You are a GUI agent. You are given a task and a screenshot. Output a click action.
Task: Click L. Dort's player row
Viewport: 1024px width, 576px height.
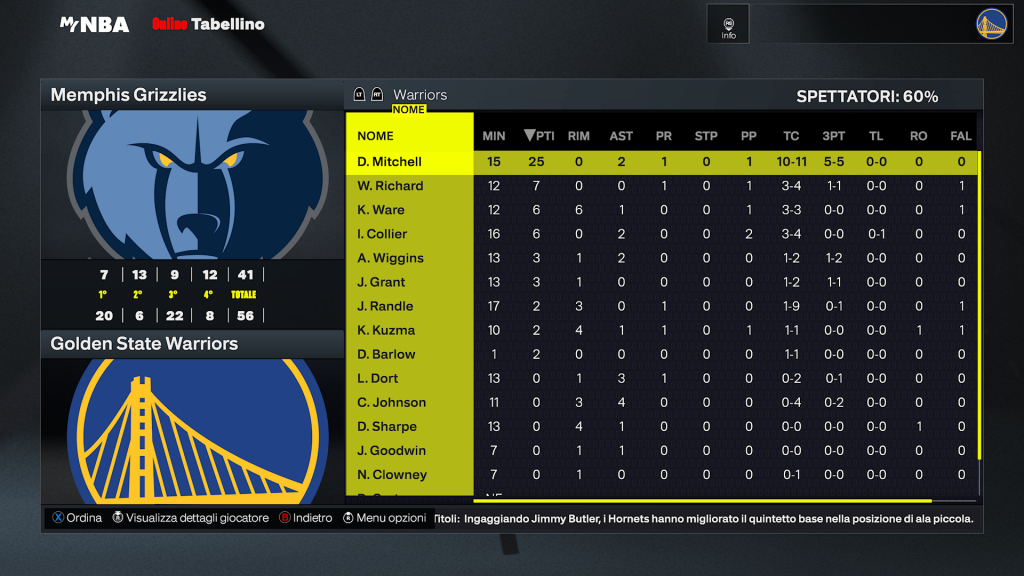click(378, 378)
